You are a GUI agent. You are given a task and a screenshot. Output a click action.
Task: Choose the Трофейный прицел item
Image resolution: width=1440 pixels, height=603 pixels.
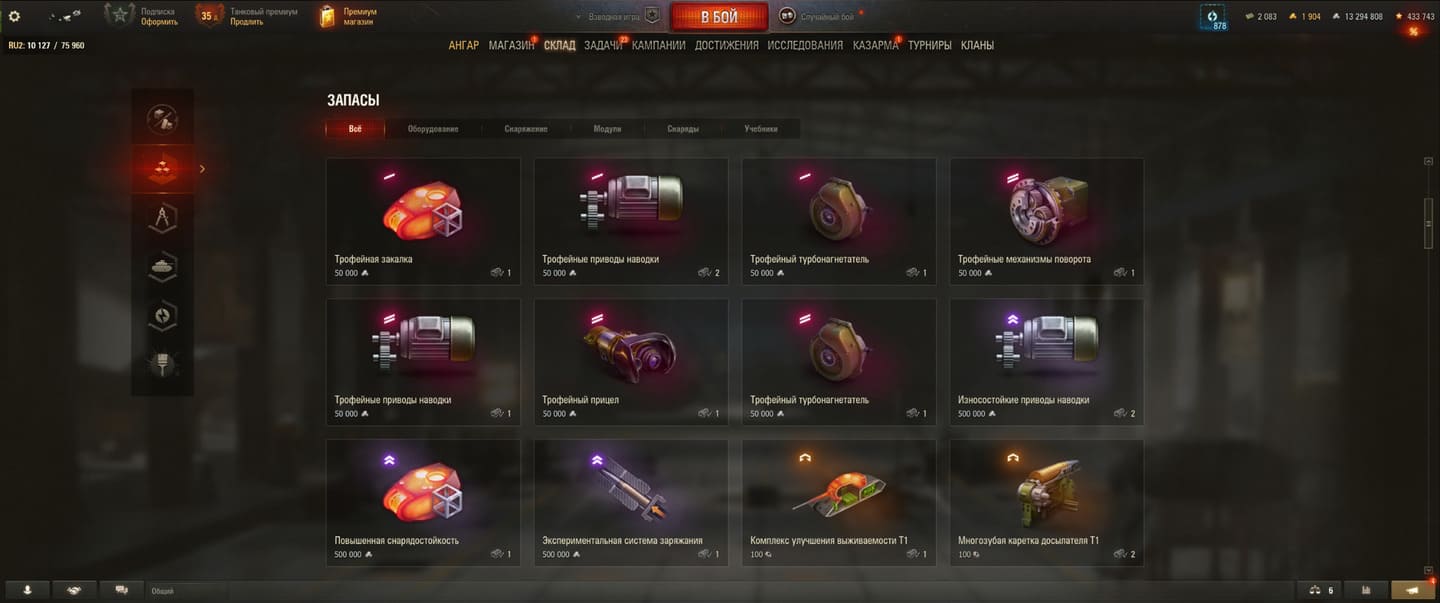[631, 362]
